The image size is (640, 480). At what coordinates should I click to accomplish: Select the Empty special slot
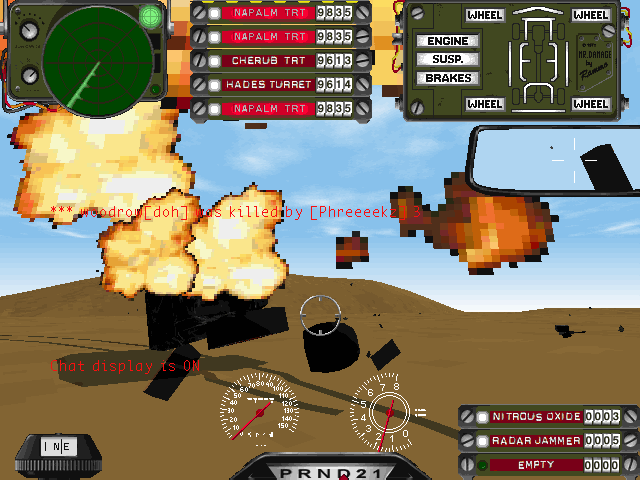coord(535,465)
